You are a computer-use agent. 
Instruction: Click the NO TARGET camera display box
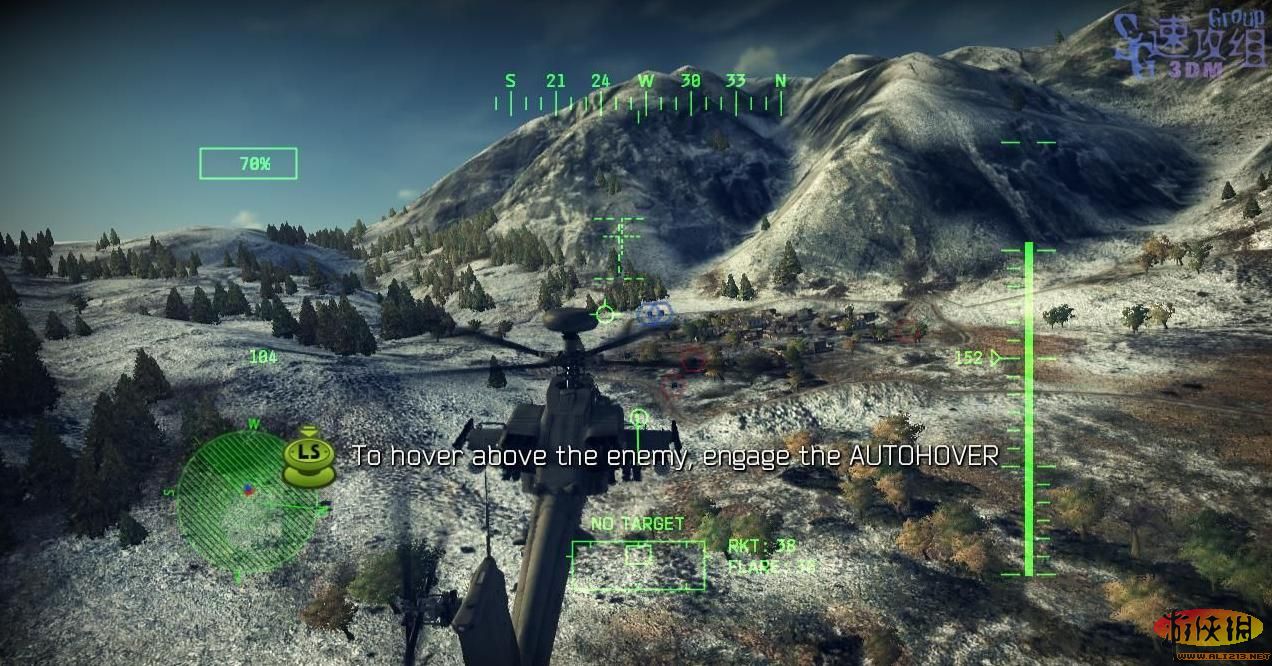click(x=638, y=565)
